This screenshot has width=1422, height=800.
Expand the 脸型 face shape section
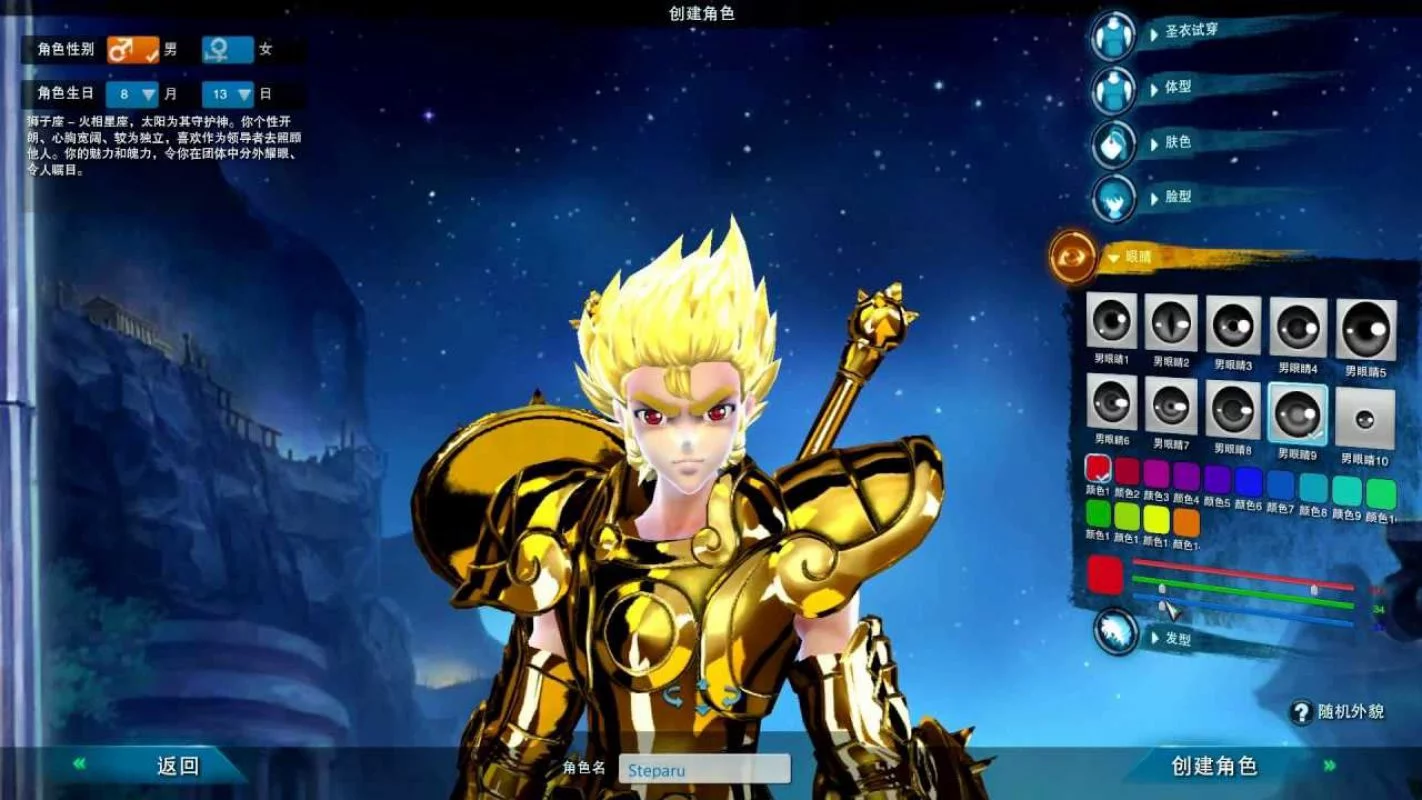[x=1113, y=197]
